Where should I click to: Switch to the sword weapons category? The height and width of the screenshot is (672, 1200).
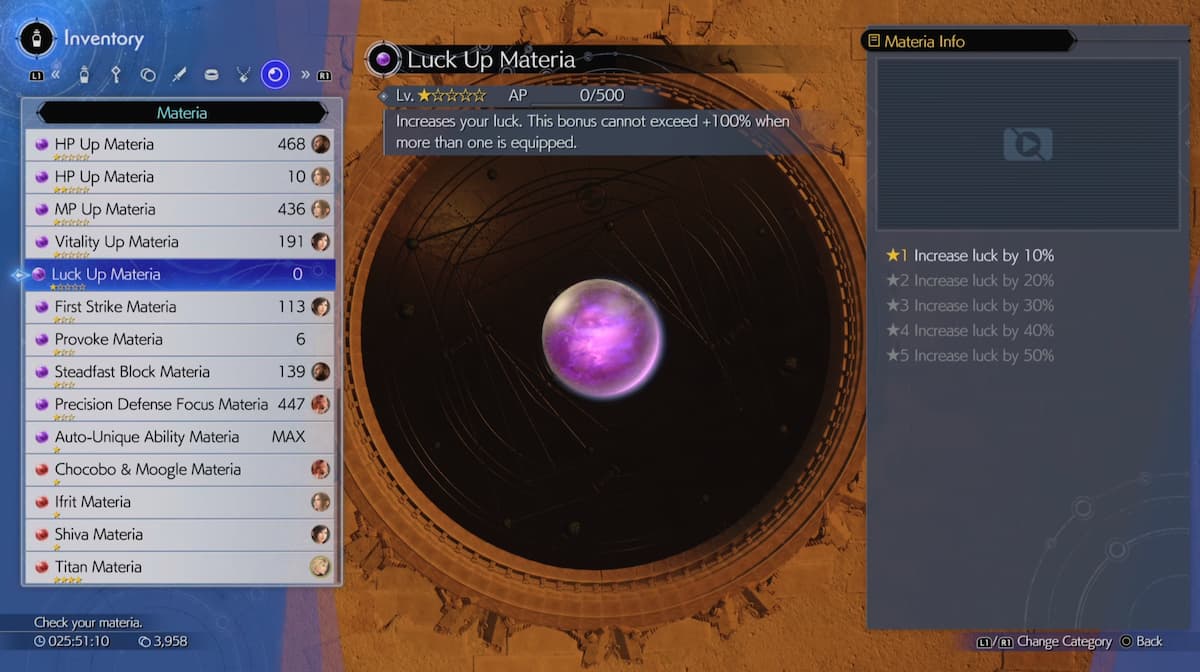coord(179,74)
